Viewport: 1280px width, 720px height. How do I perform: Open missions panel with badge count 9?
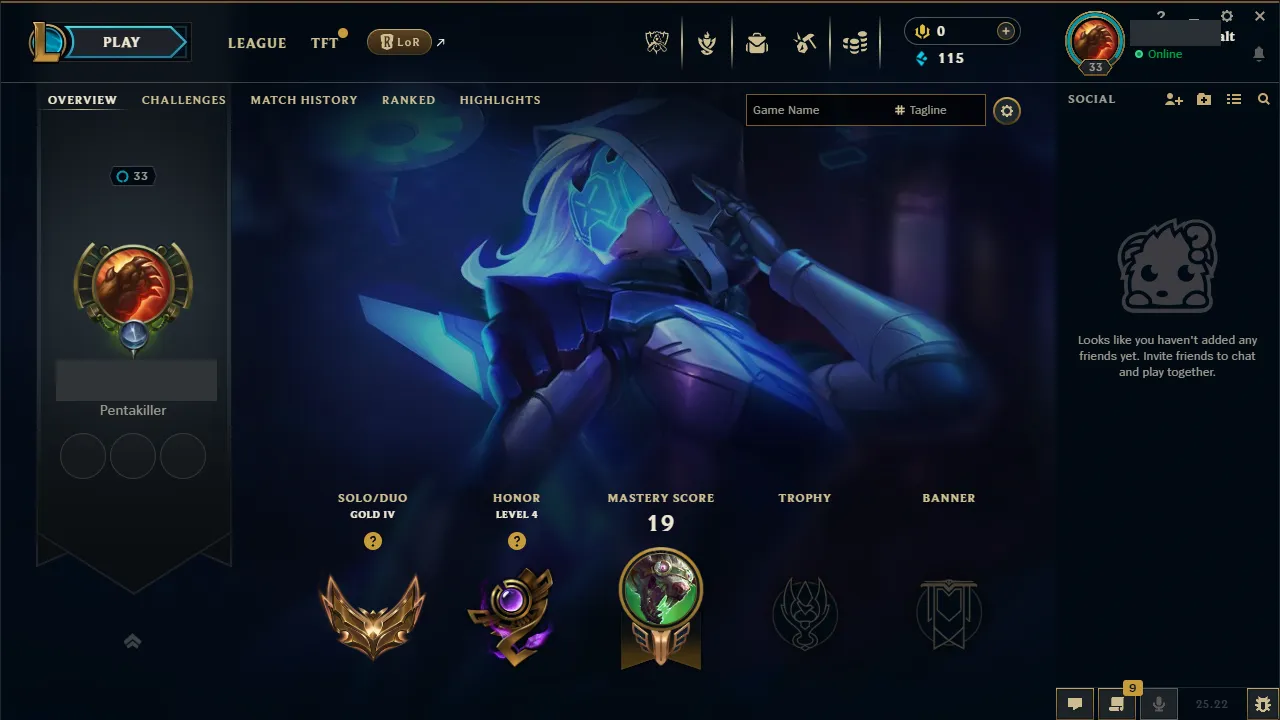click(x=1117, y=704)
